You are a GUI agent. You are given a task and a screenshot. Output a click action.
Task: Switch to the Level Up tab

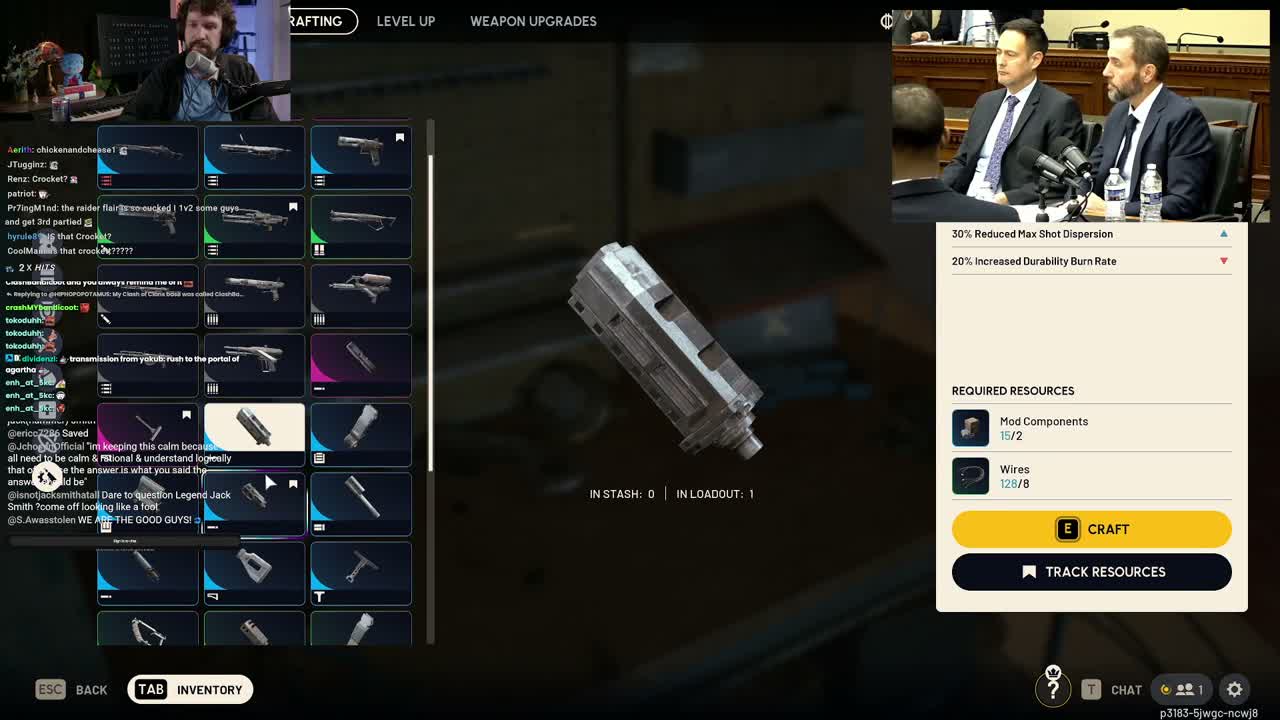[405, 21]
